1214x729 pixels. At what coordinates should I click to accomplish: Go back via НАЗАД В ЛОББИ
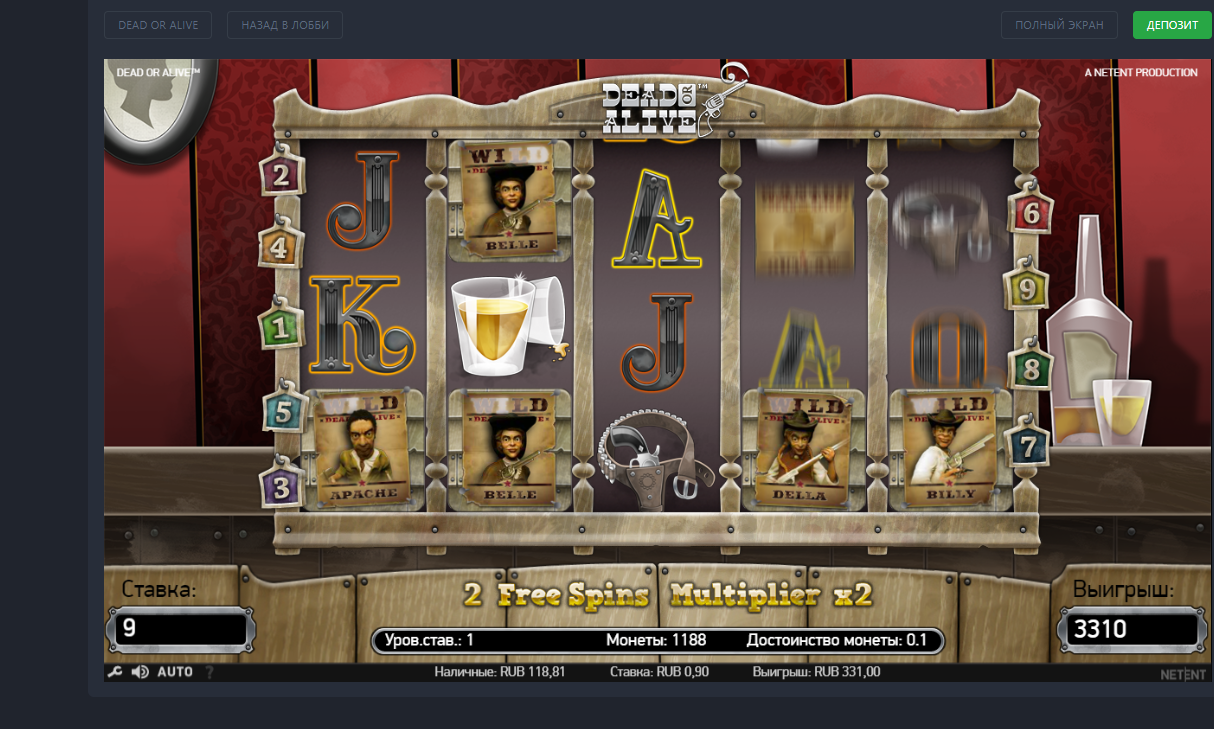[x=285, y=25]
